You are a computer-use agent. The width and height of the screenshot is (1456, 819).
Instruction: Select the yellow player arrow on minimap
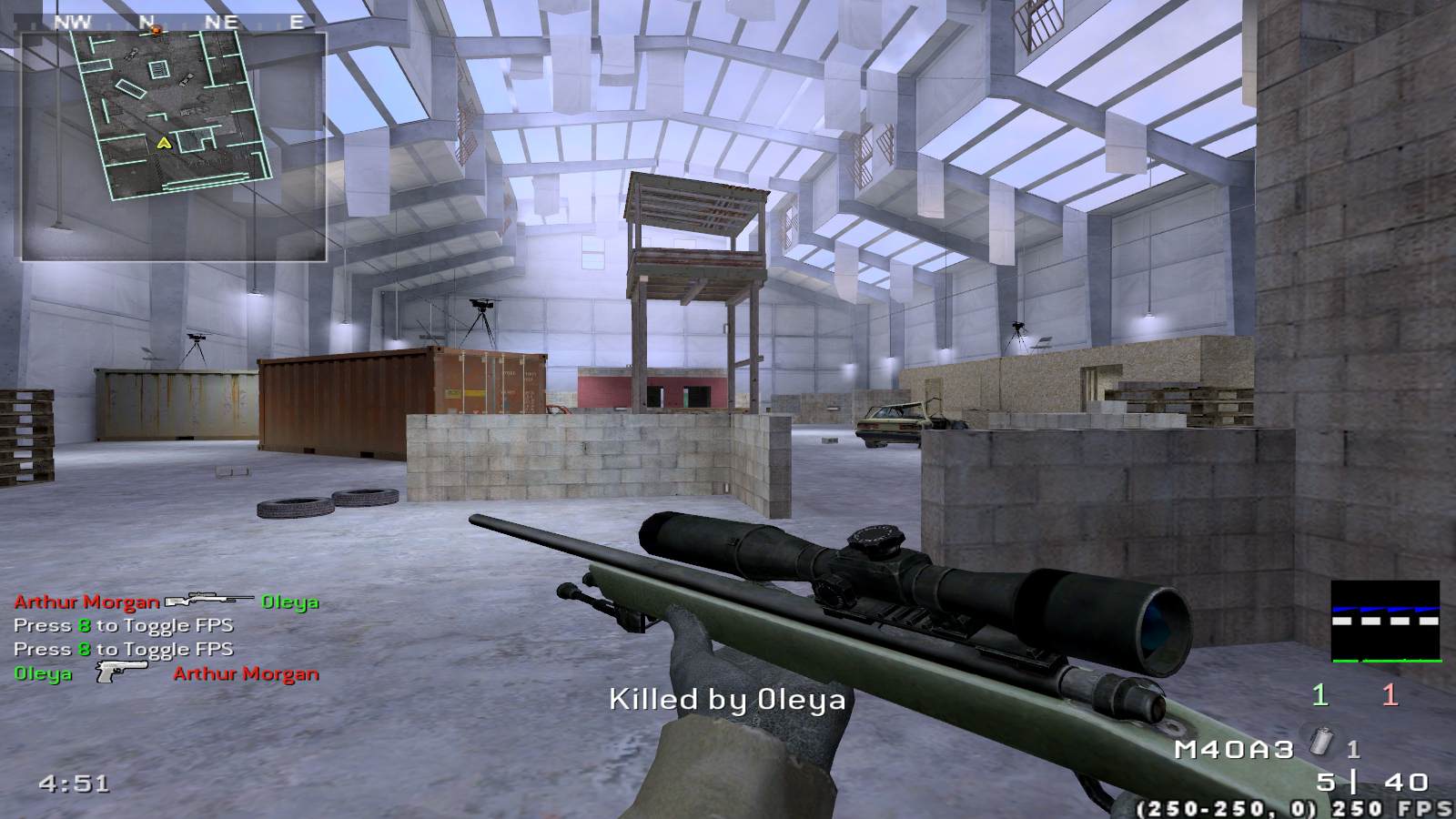[163, 142]
